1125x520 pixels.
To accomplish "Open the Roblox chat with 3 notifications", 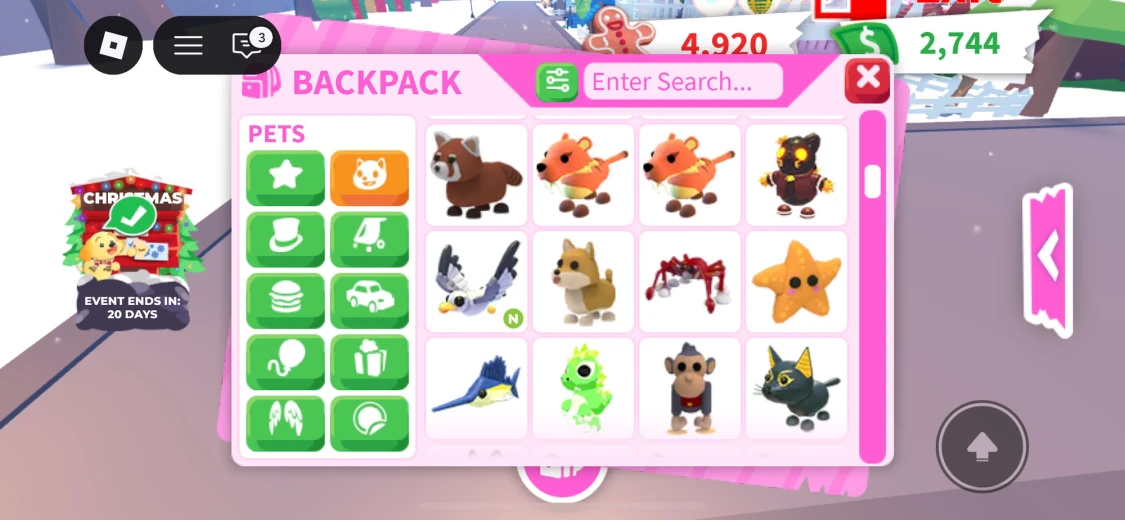I will pyautogui.click(x=247, y=45).
